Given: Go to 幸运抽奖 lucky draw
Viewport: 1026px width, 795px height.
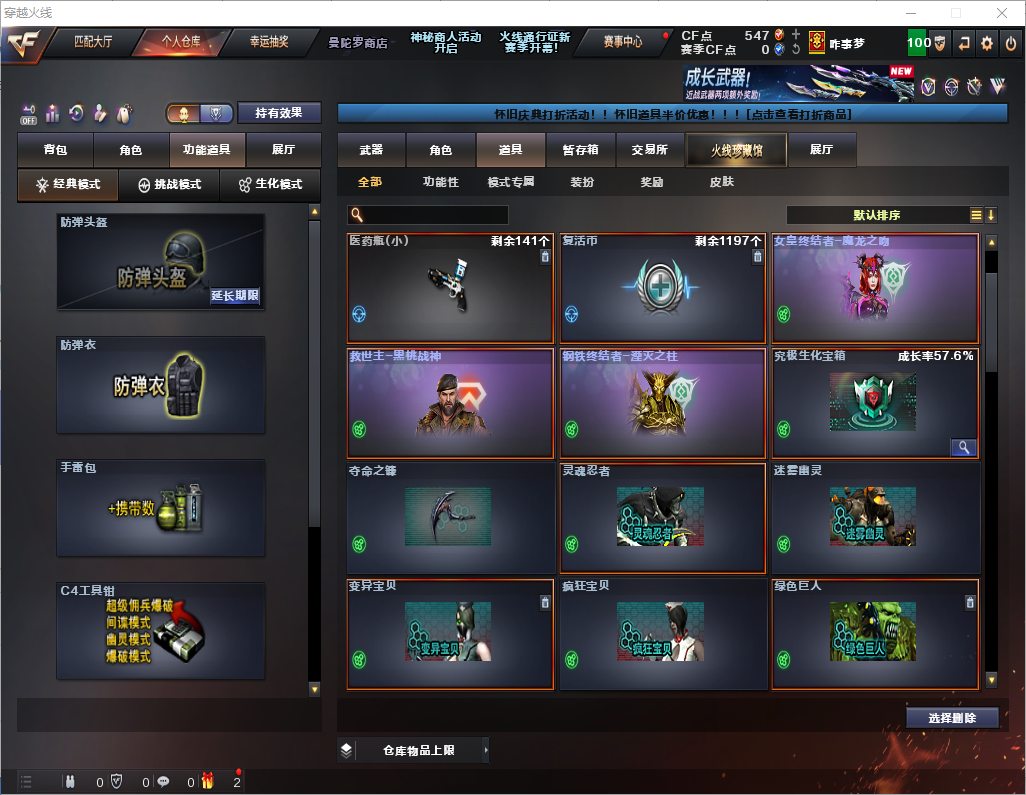Looking at the screenshot, I should coord(268,42).
